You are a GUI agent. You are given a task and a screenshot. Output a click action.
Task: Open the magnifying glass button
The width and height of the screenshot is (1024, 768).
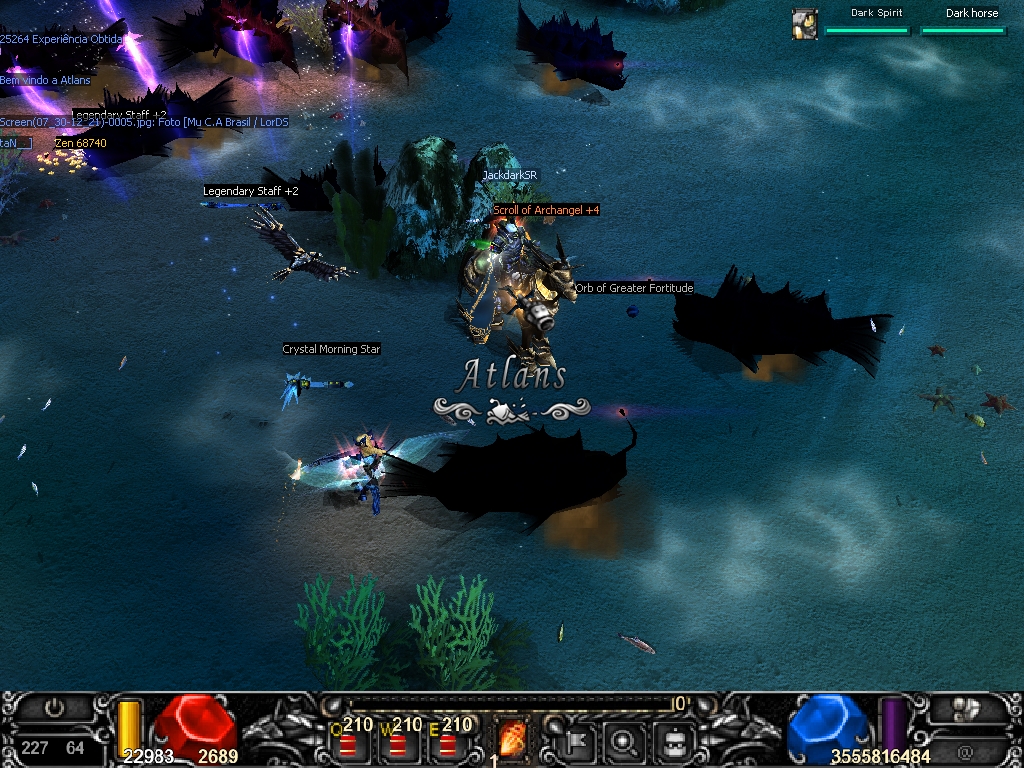[625, 742]
